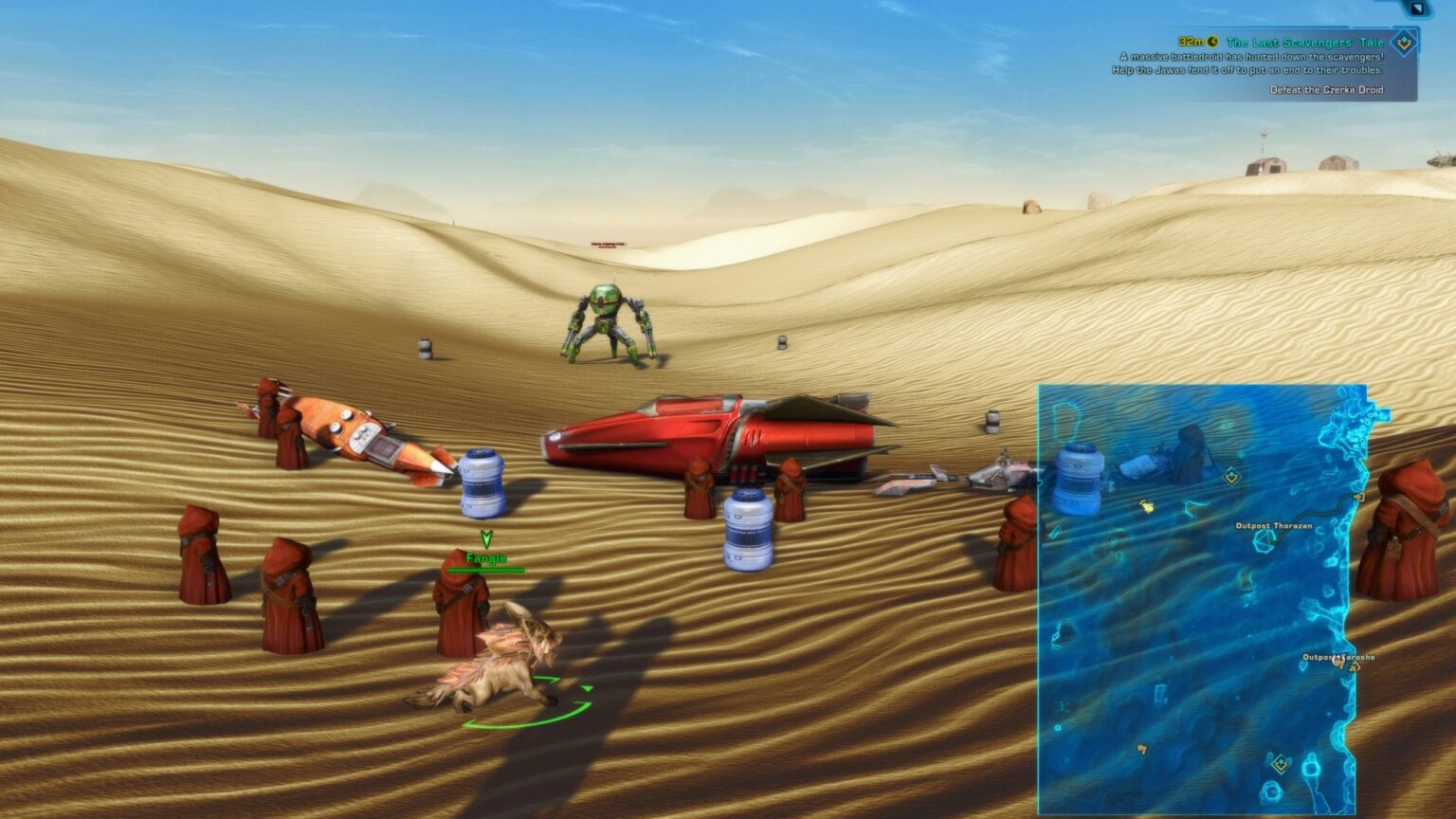Click the taxi route icon on the map's east edge
The image size is (1456, 819).
tap(1358, 498)
